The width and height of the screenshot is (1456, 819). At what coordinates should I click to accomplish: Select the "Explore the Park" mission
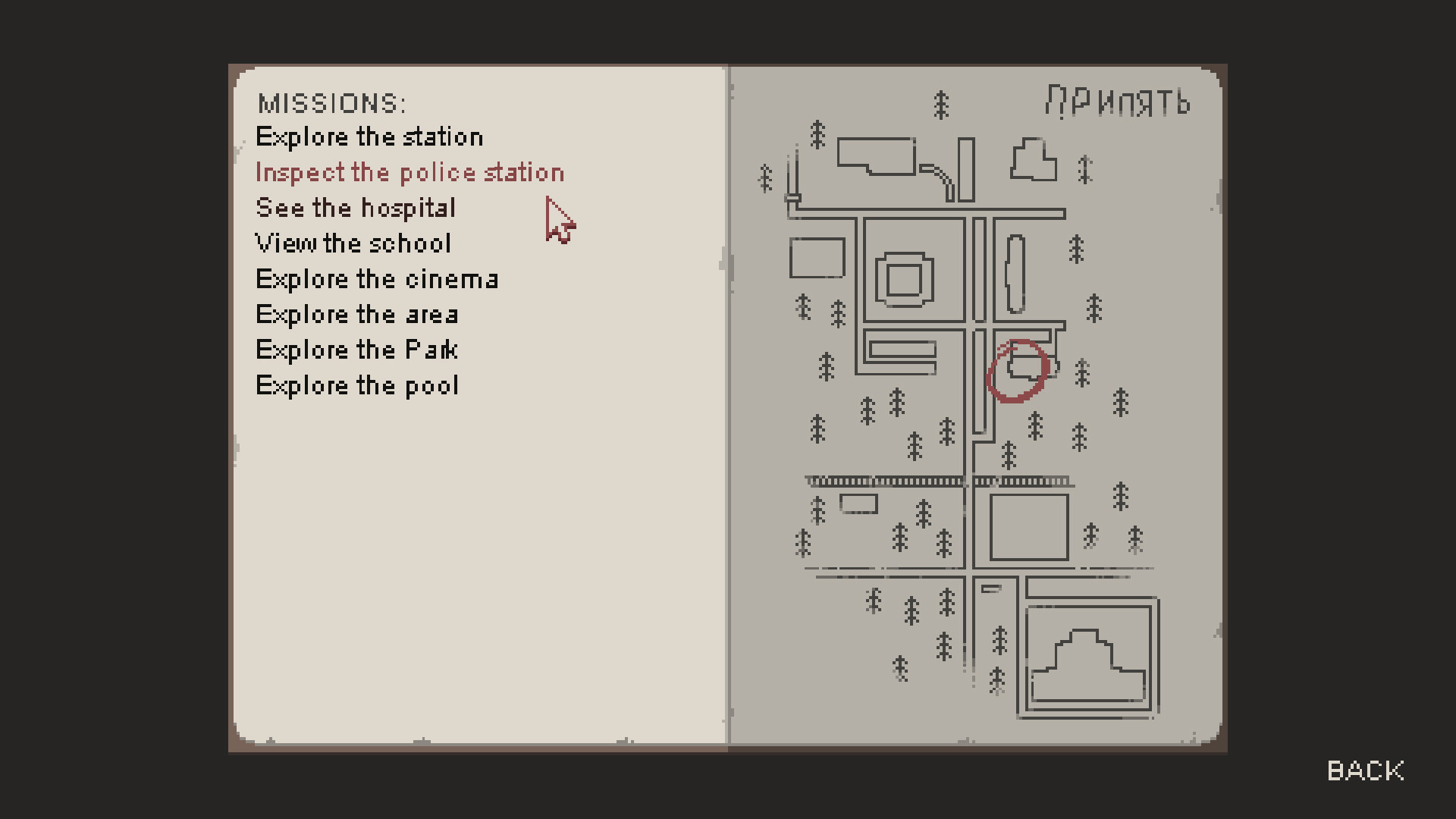[356, 349]
